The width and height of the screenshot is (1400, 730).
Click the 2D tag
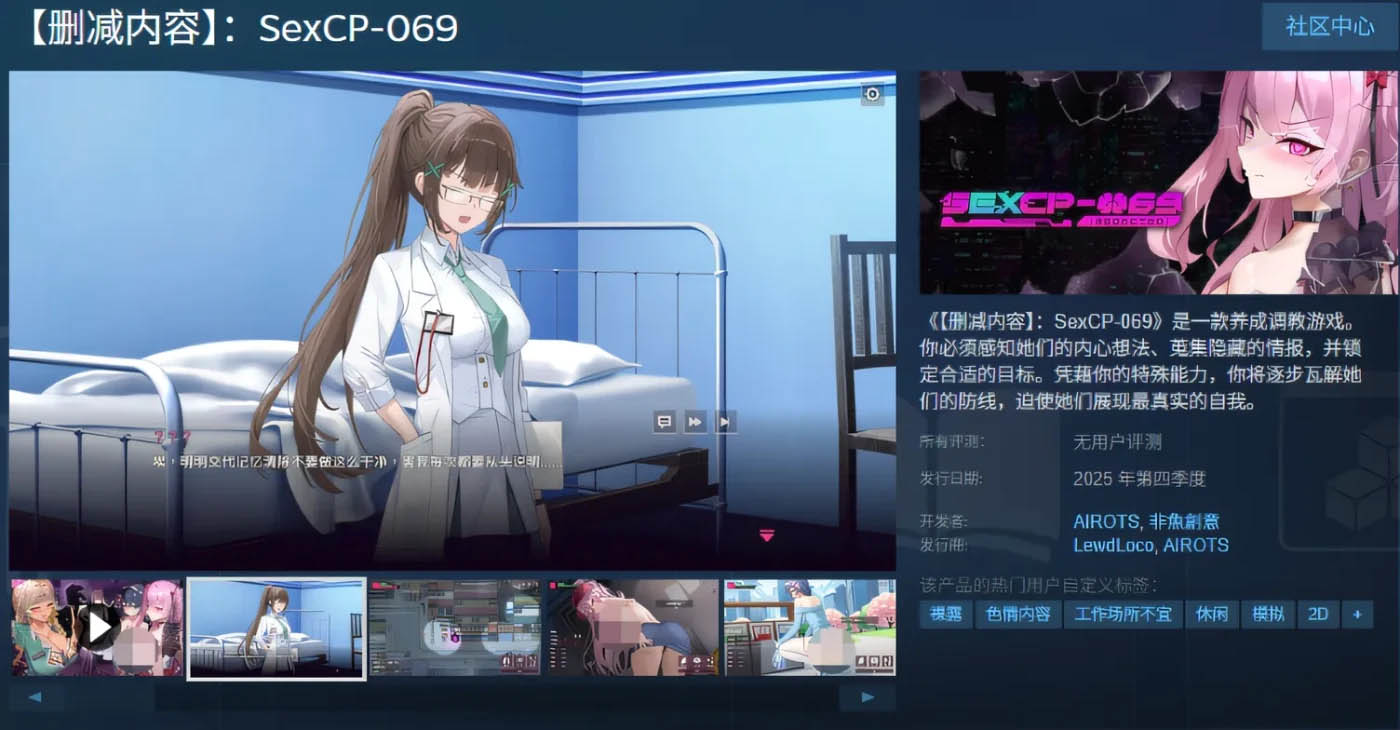pyautogui.click(x=1317, y=615)
